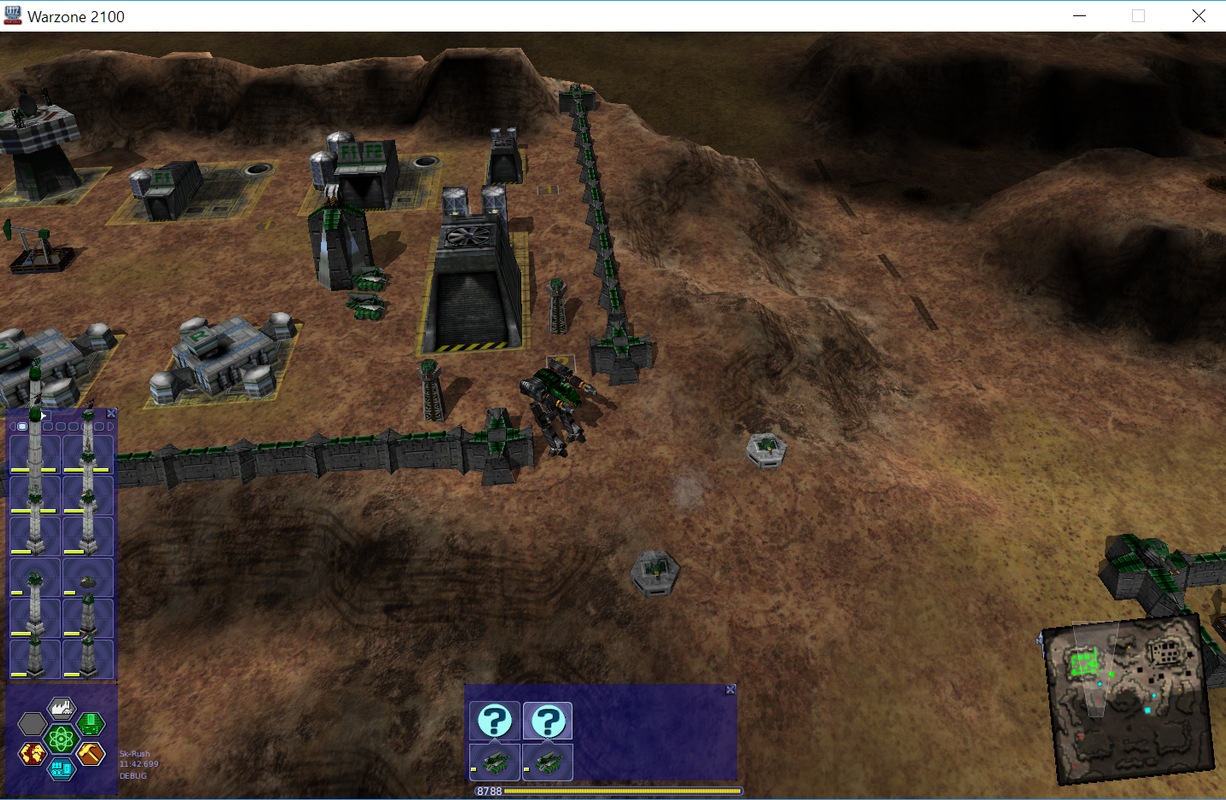Click the center green atom hexagon button

pos(62,739)
